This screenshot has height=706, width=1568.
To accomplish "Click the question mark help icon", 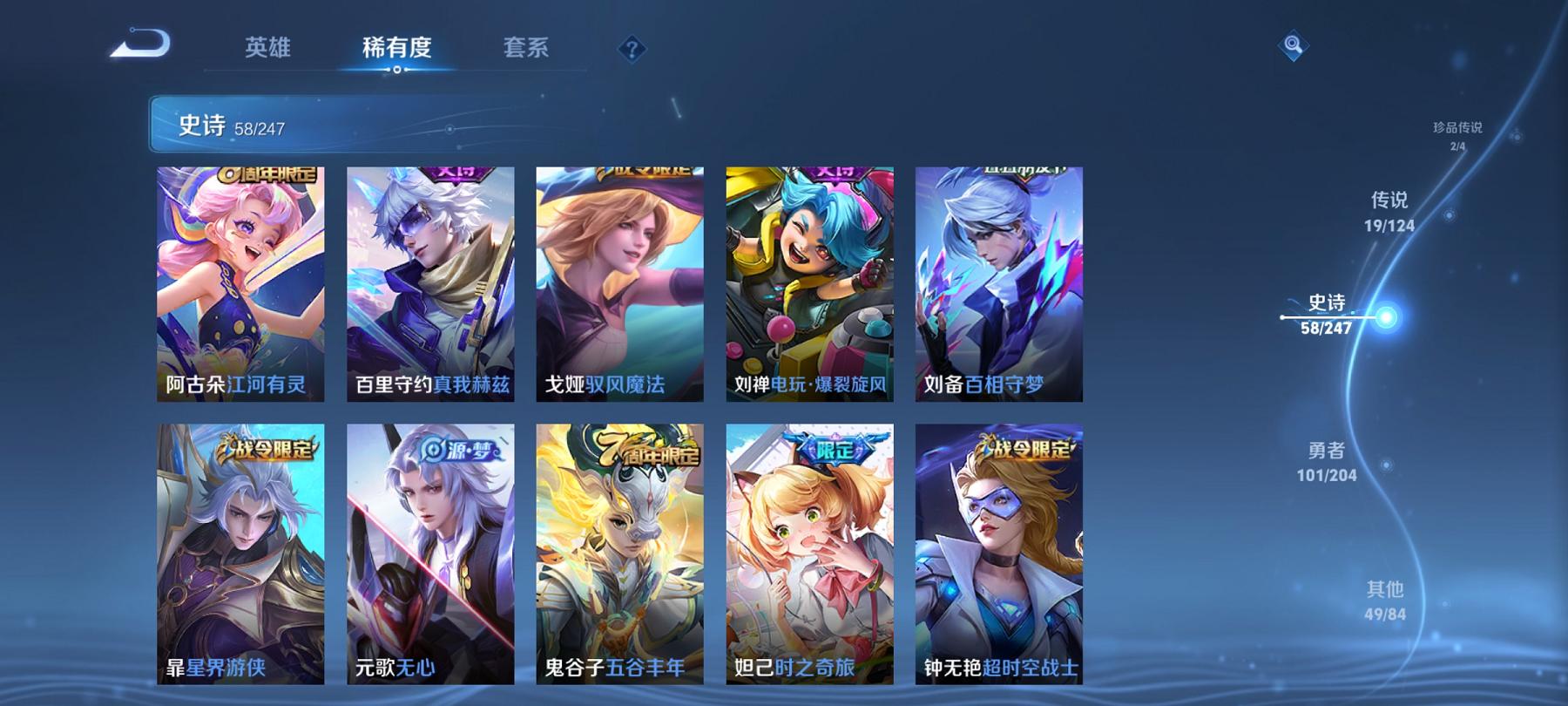I will (630, 50).
